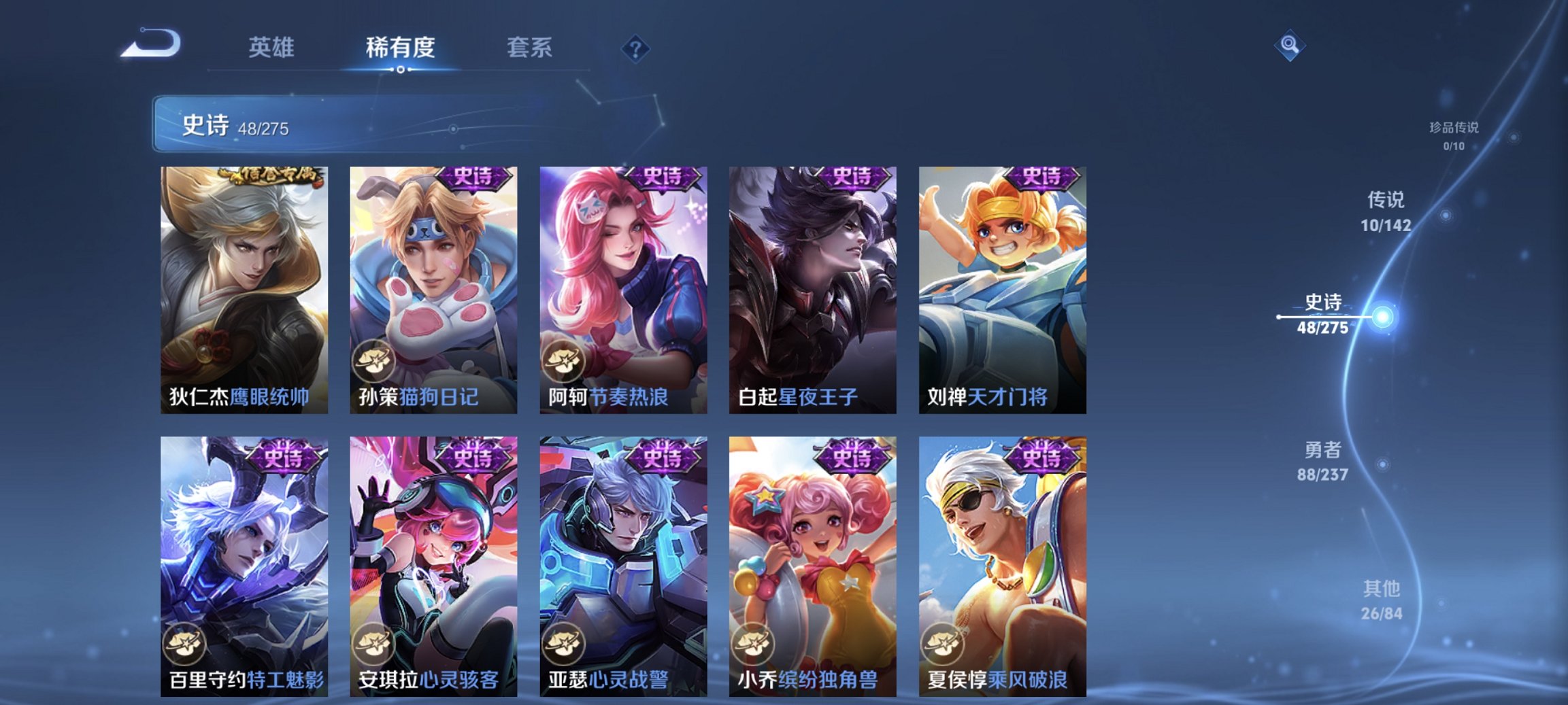Viewport: 1568px width, 705px height.
Task: Switch to the 套系 tab
Action: 529,48
